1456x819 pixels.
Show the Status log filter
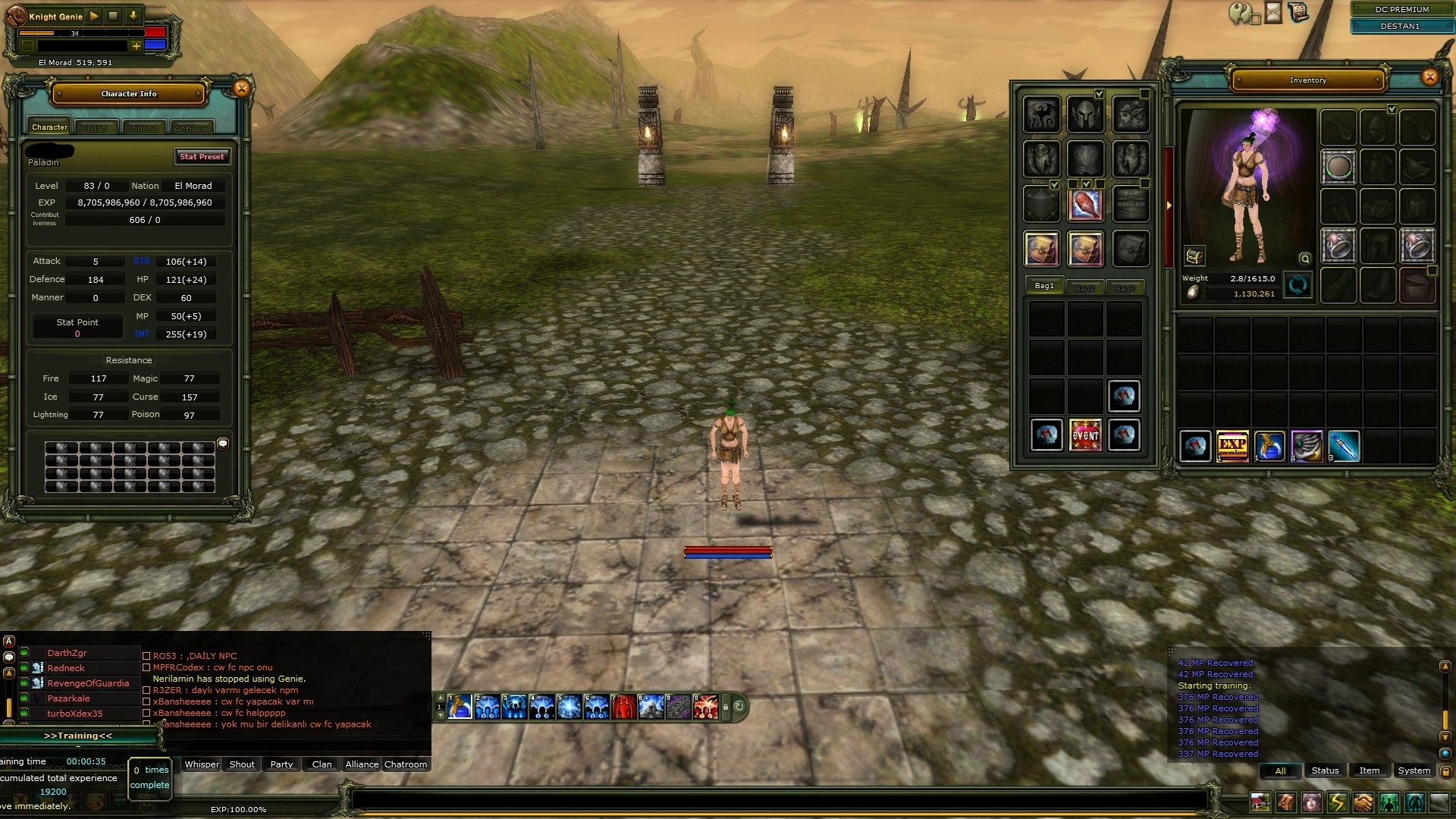point(1325,770)
